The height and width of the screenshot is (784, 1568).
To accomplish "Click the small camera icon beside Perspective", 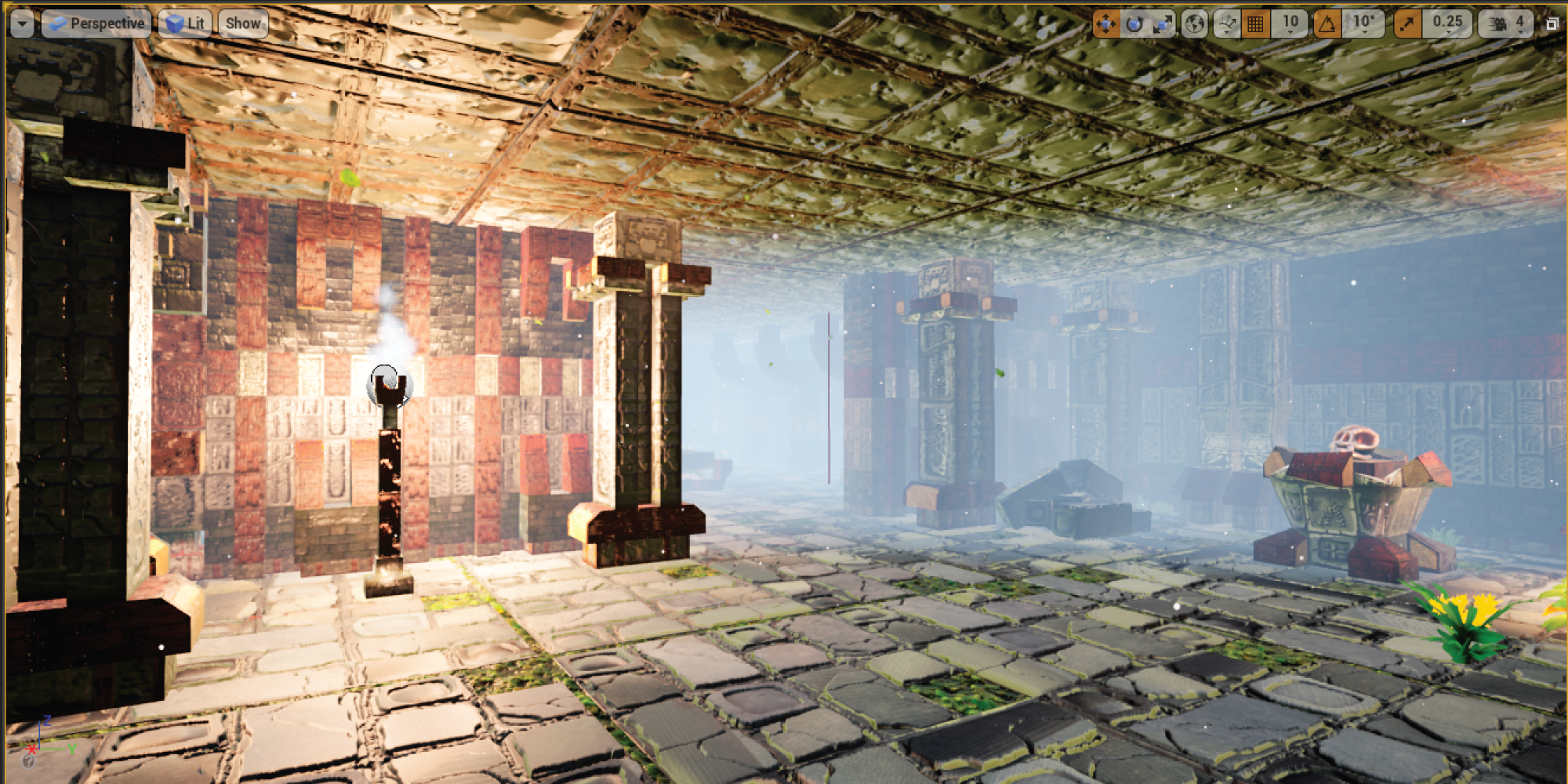I will (x=58, y=23).
